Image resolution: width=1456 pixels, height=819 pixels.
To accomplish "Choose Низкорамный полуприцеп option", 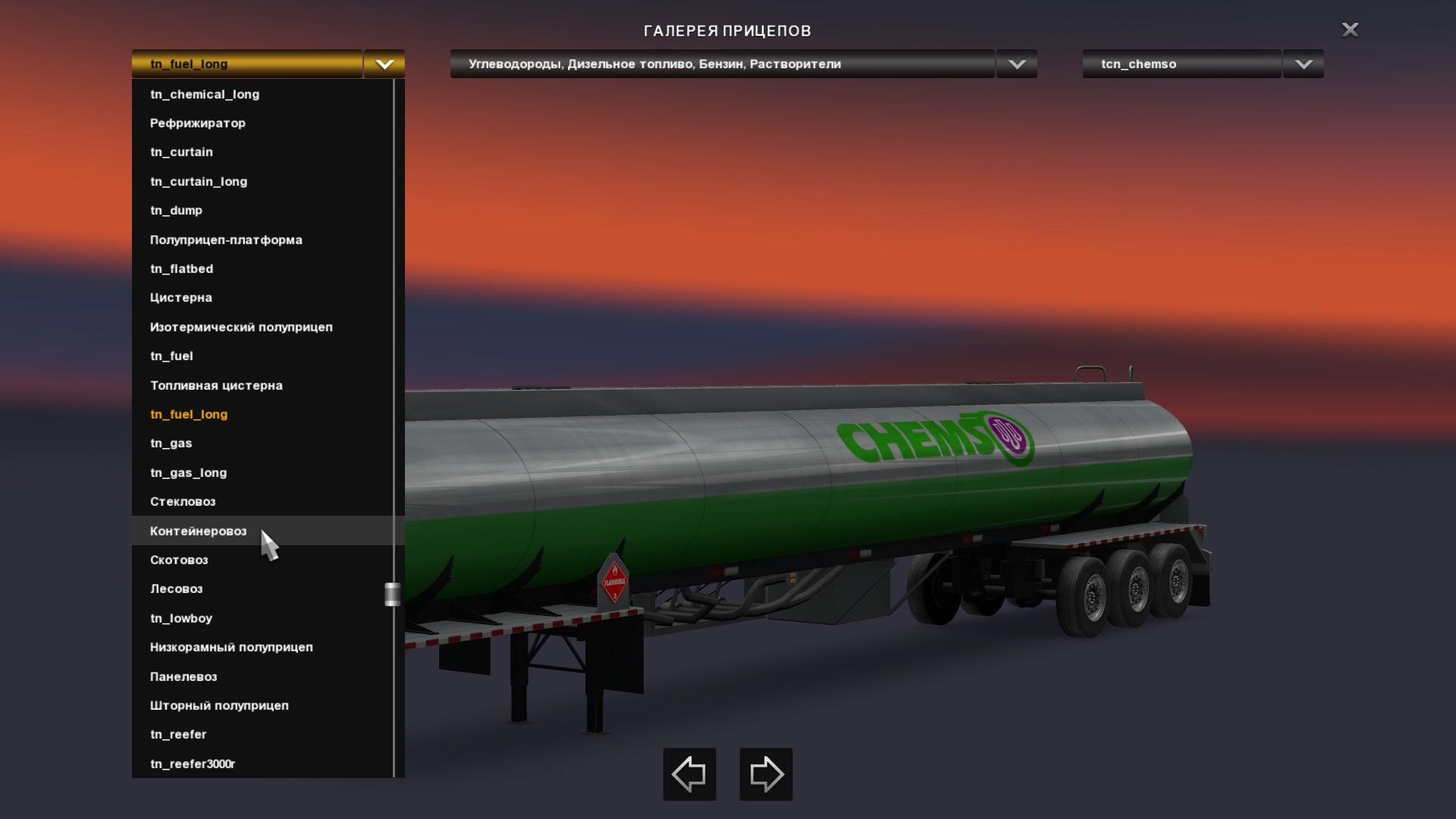I will tap(231, 647).
